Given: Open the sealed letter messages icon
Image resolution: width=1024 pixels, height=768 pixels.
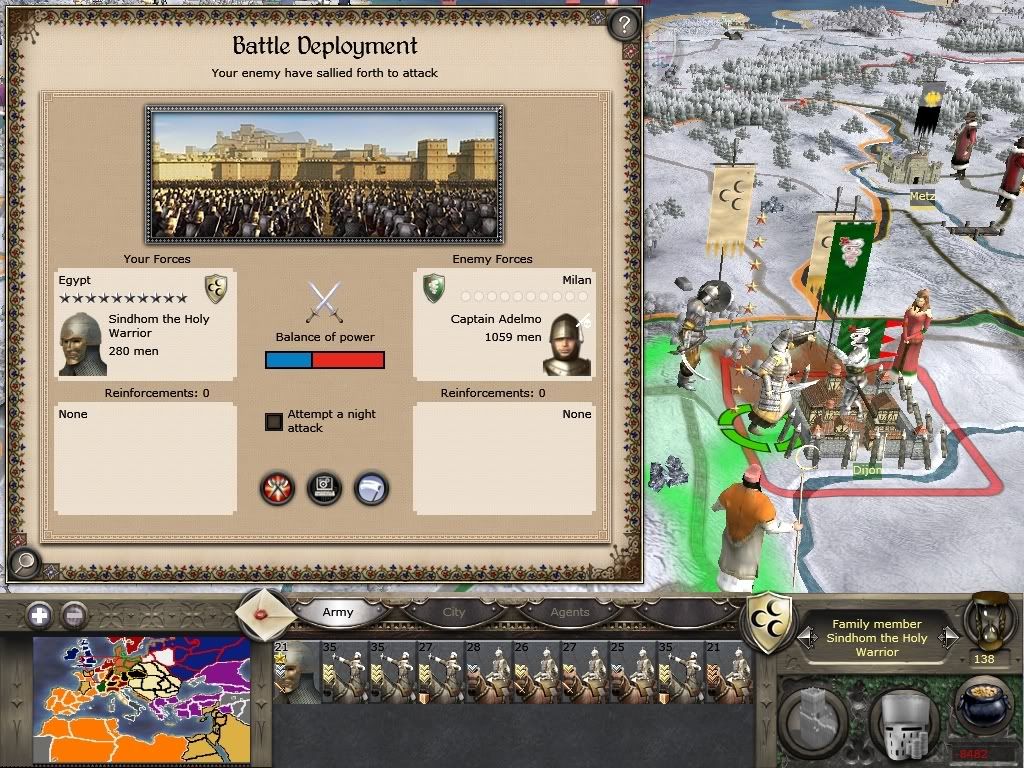Looking at the screenshot, I should pyautogui.click(x=266, y=612).
